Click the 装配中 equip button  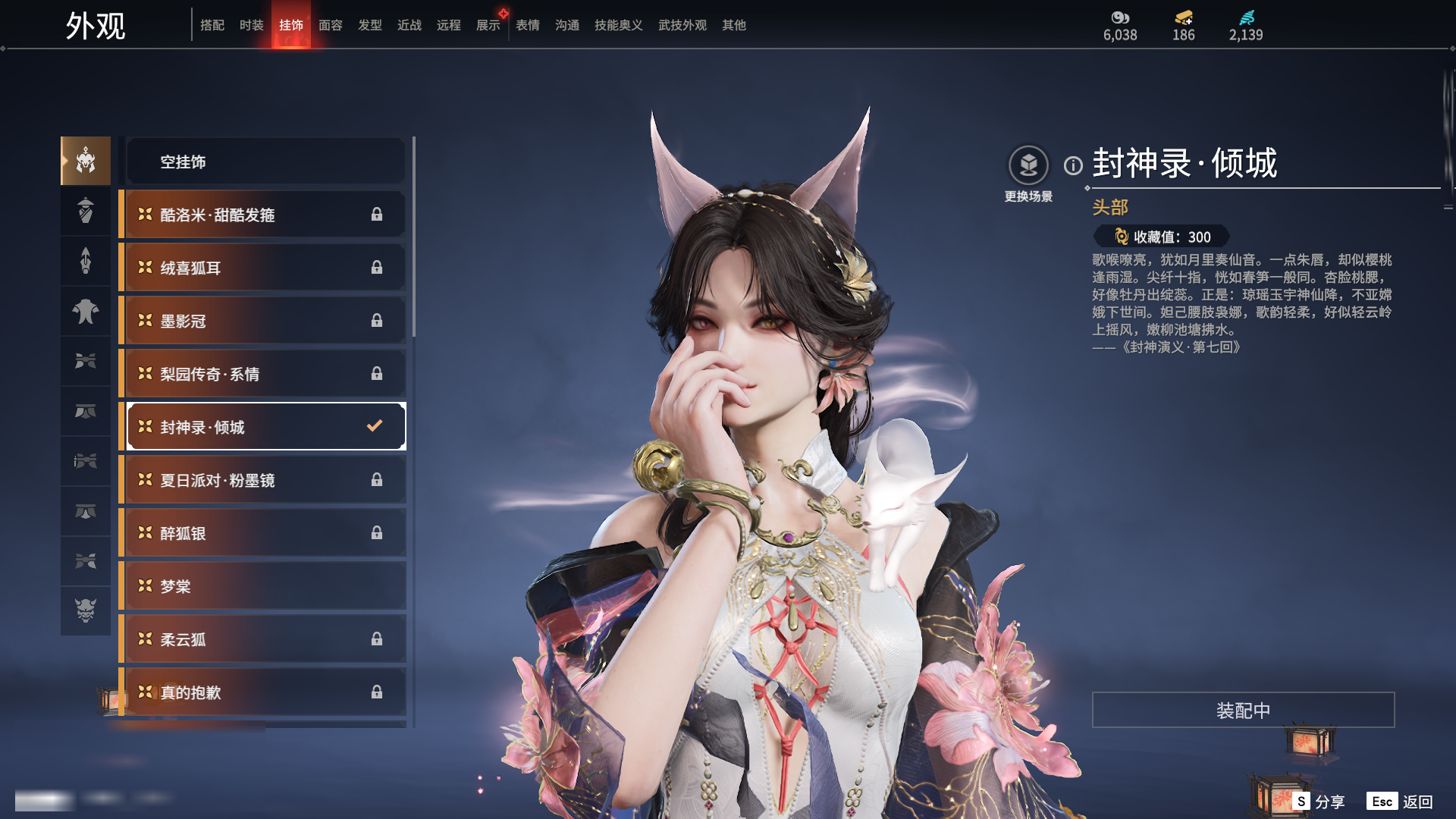[1243, 711]
